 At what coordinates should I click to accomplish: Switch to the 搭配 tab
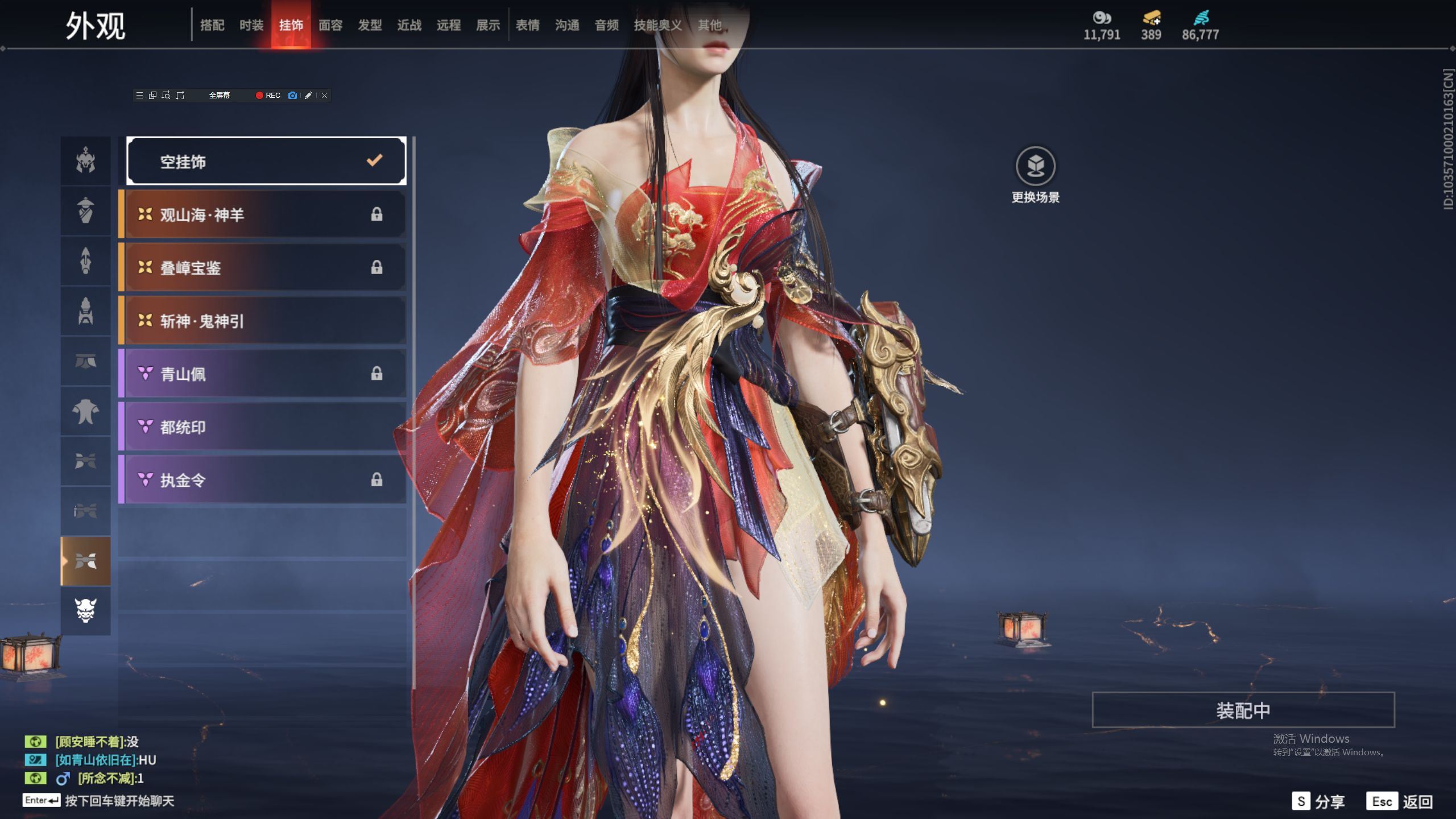(x=212, y=25)
